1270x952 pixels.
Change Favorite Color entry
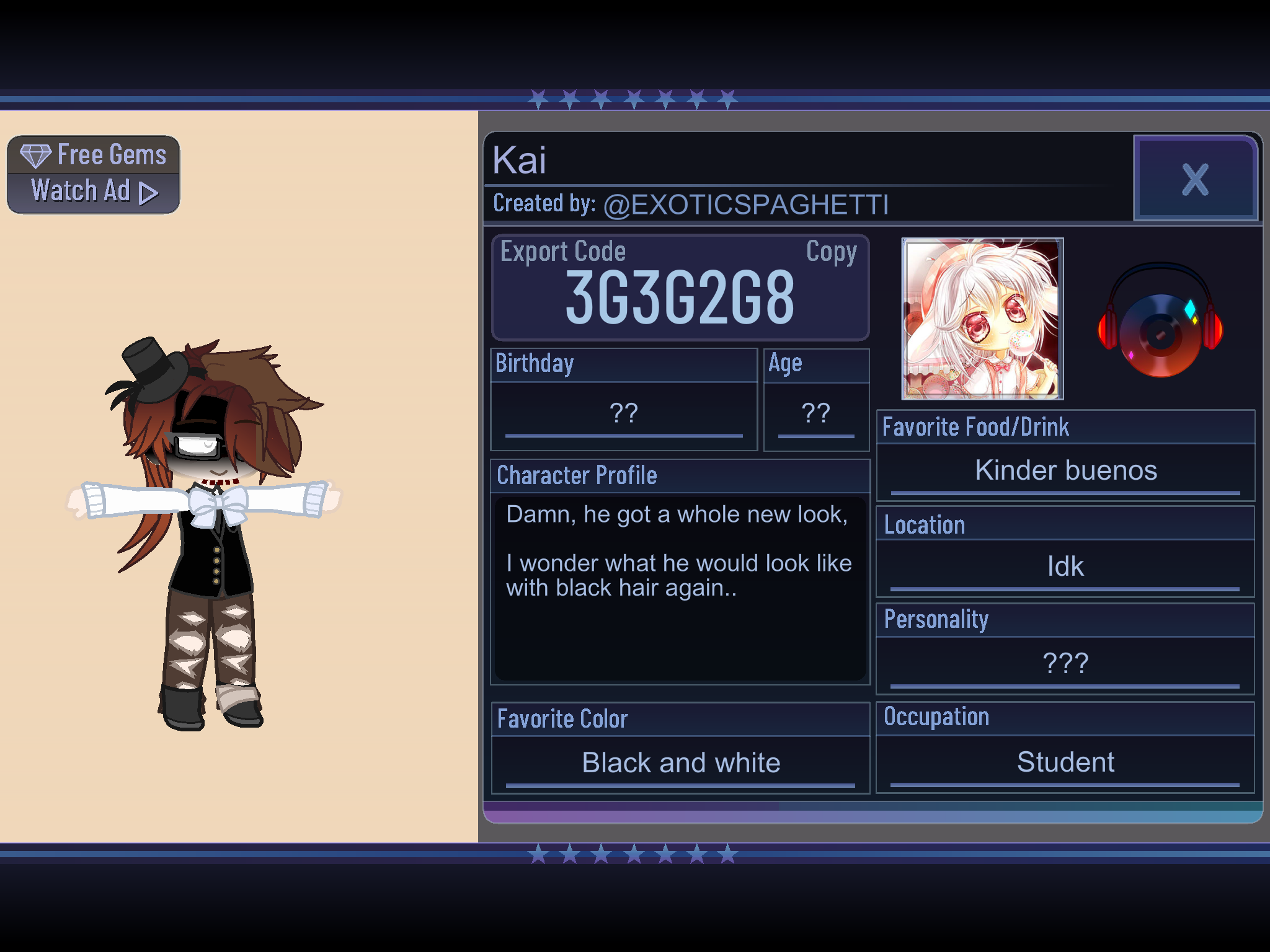pos(680,763)
